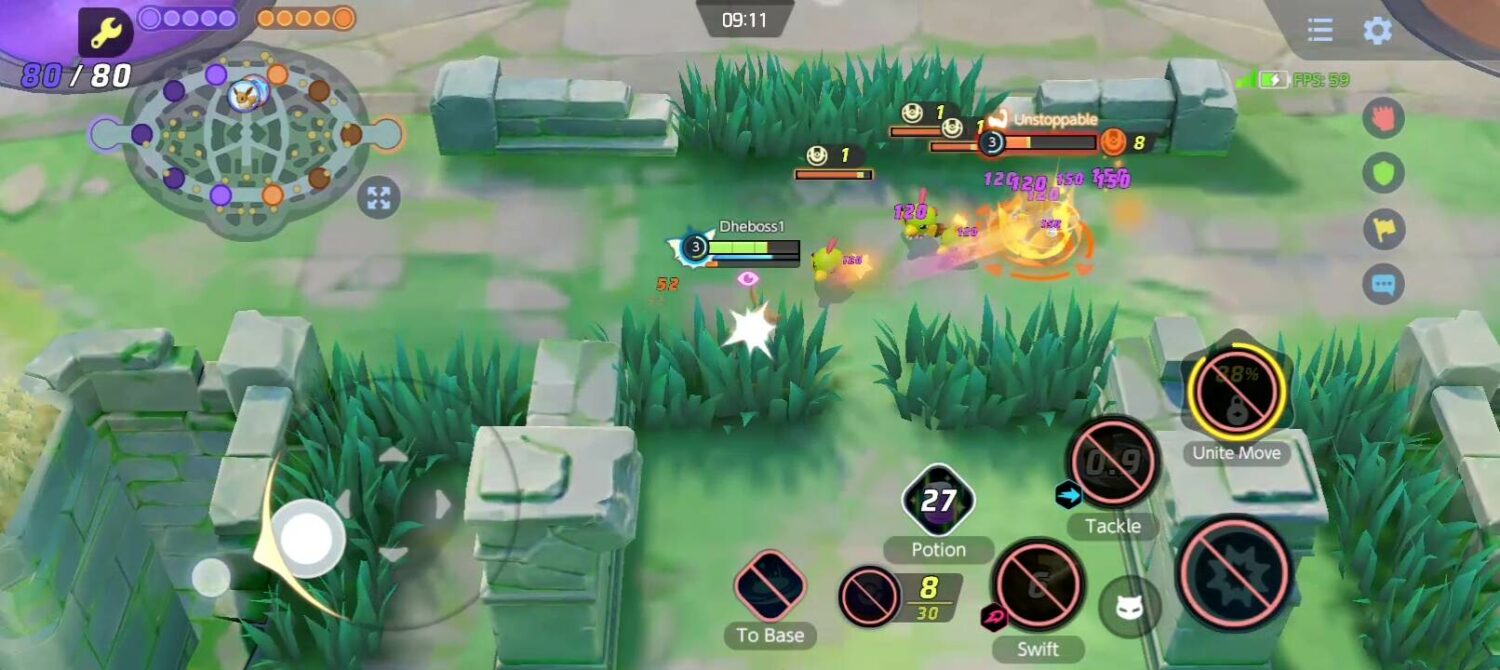Open the settings gear menu
The width and height of the screenshot is (1500, 670).
click(1377, 30)
